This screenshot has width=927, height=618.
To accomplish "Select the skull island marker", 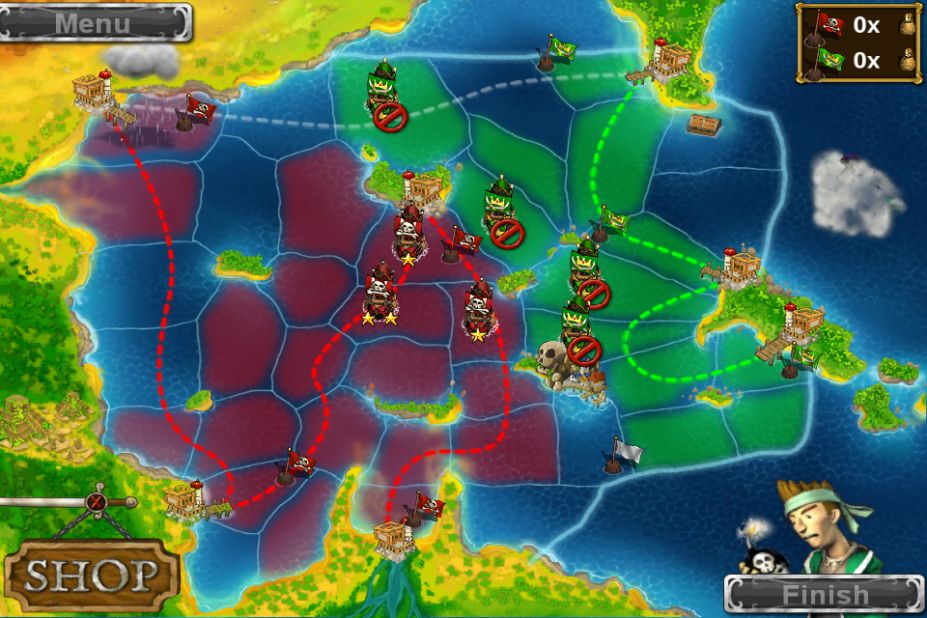I will pos(554,357).
